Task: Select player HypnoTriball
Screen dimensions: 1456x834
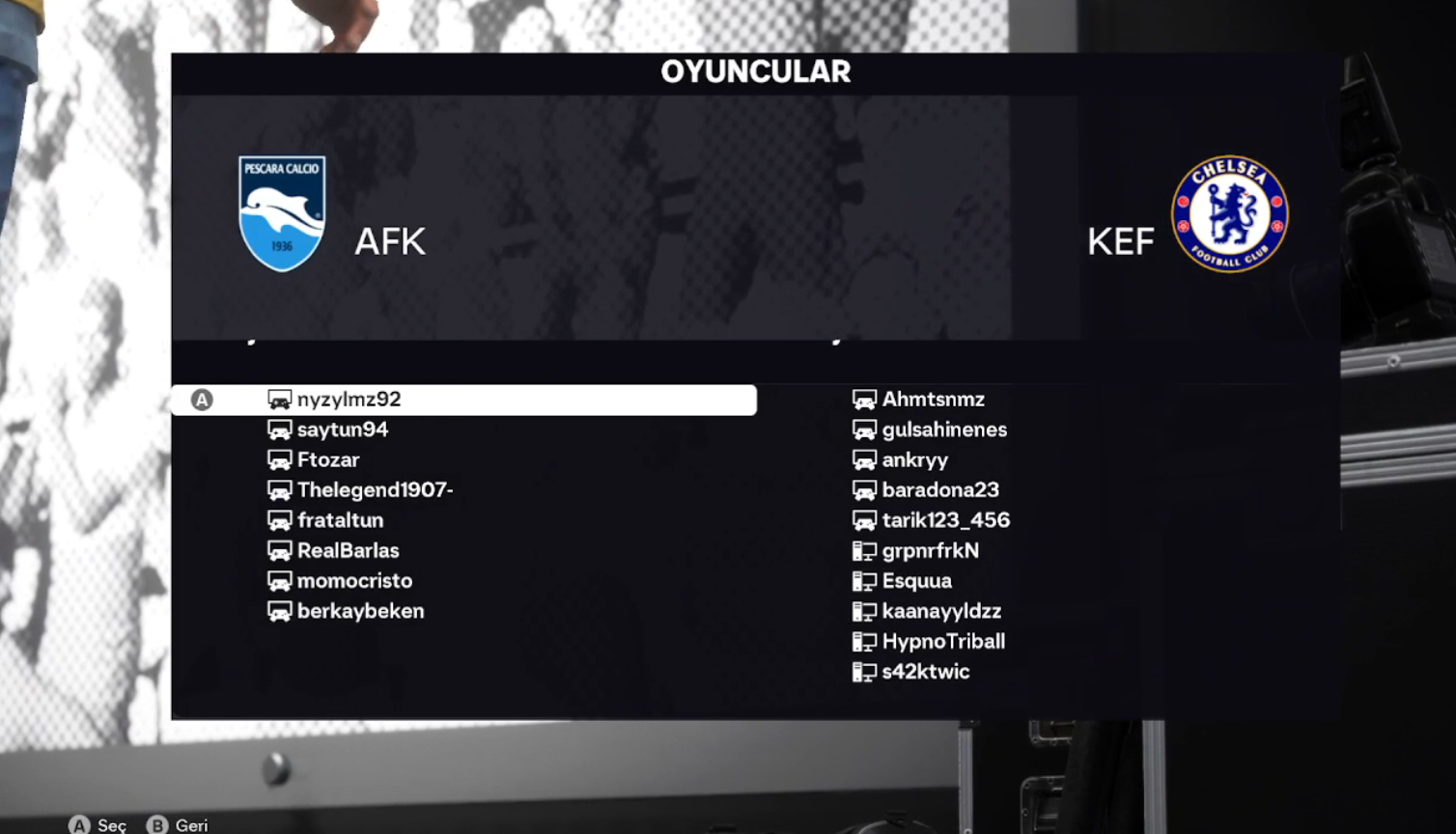Action: pos(943,642)
